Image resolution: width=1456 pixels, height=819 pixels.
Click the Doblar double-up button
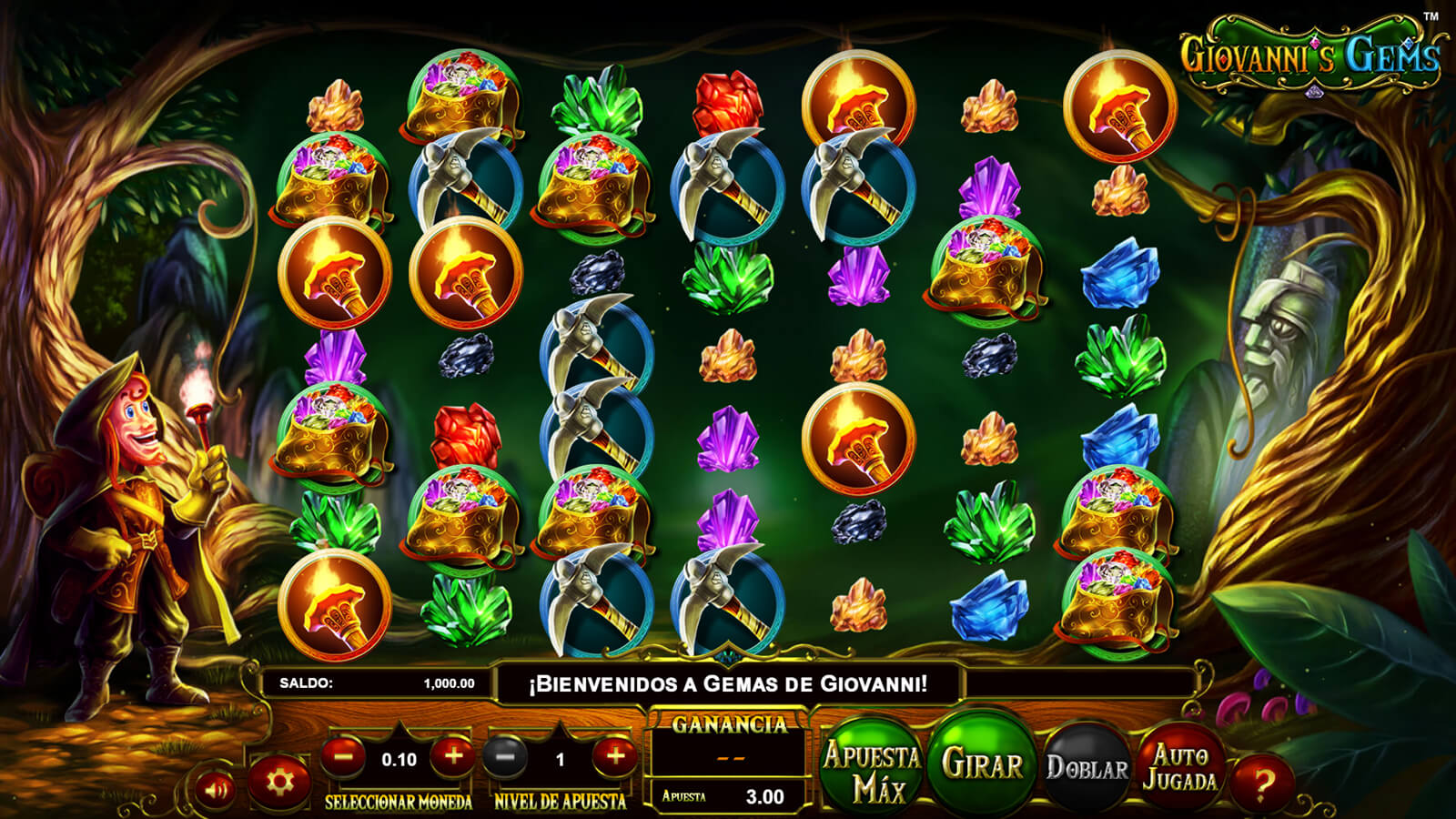tap(1087, 769)
